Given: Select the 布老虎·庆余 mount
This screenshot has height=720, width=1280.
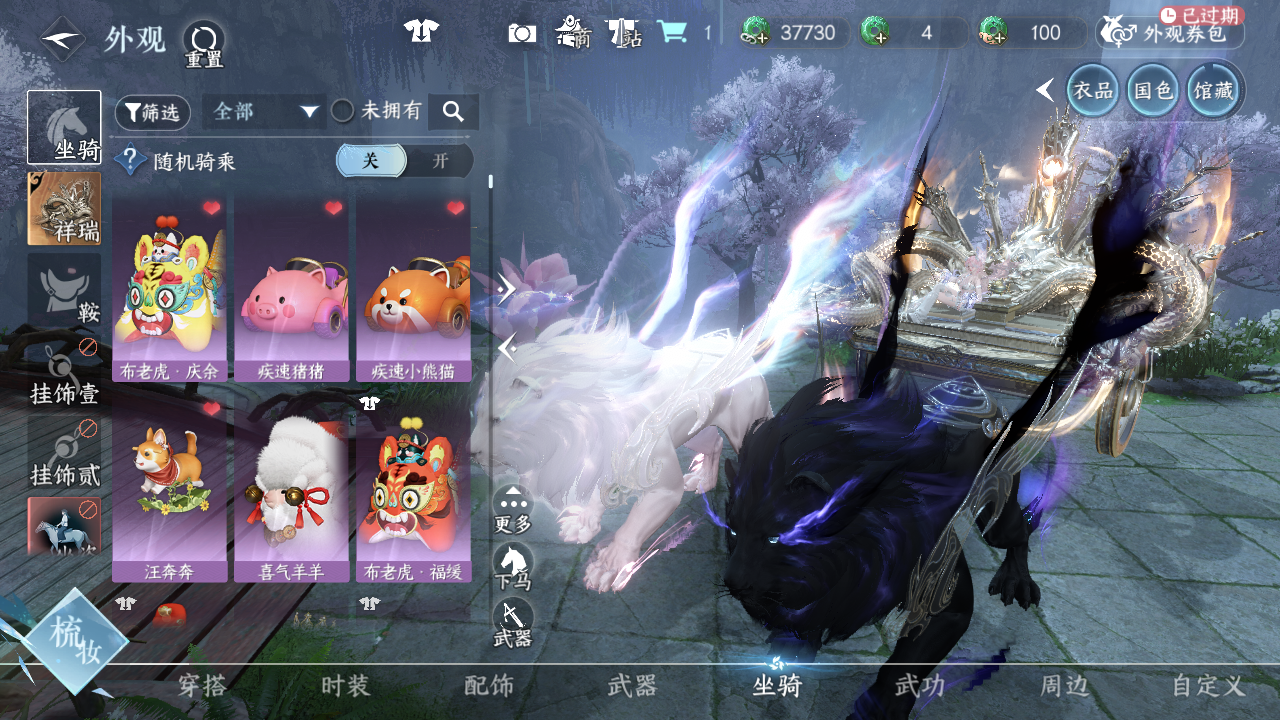Looking at the screenshot, I should click(169, 288).
